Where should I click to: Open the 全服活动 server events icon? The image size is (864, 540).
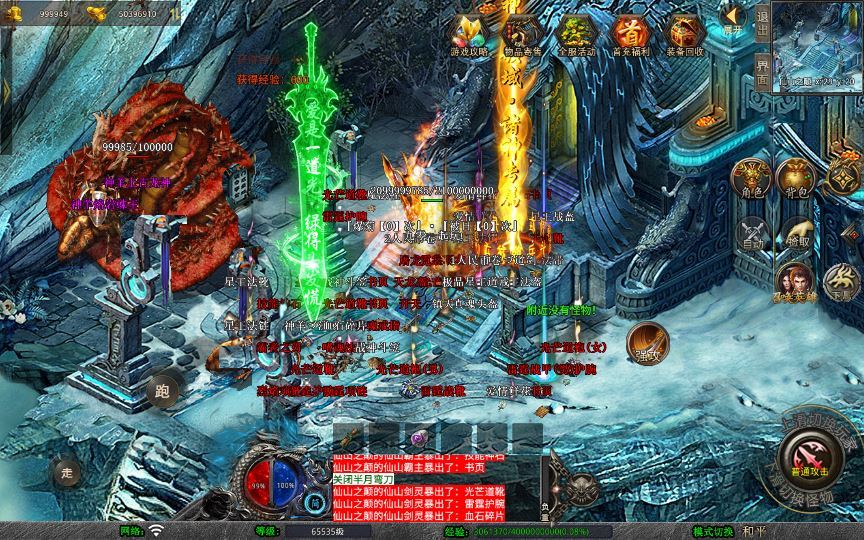575,32
